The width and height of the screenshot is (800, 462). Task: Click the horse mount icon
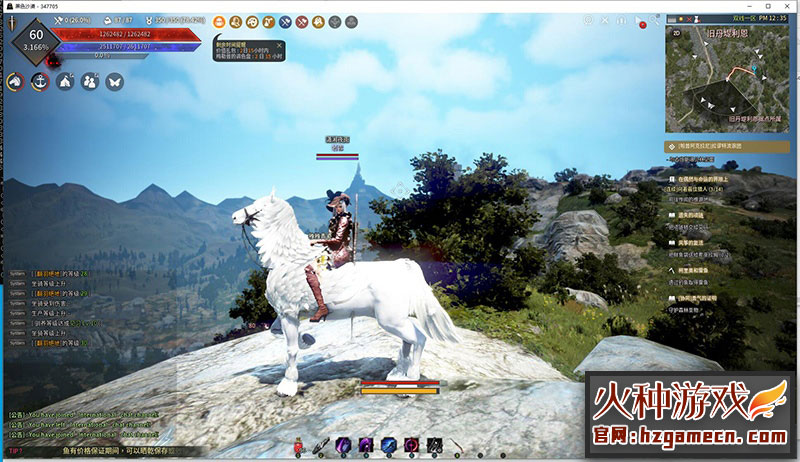pos(15,82)
